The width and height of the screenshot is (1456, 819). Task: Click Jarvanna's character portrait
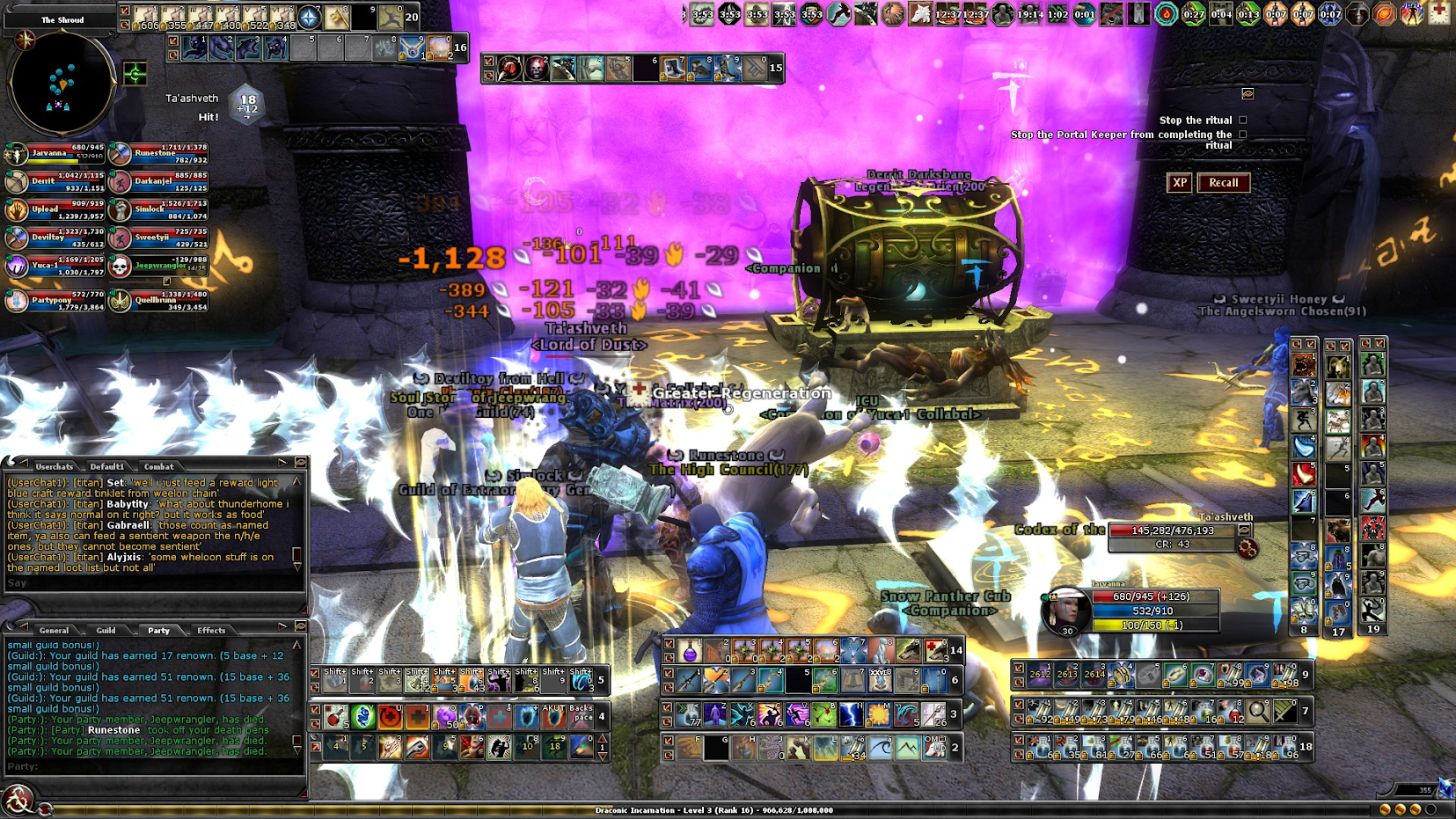coord(1065,610)
